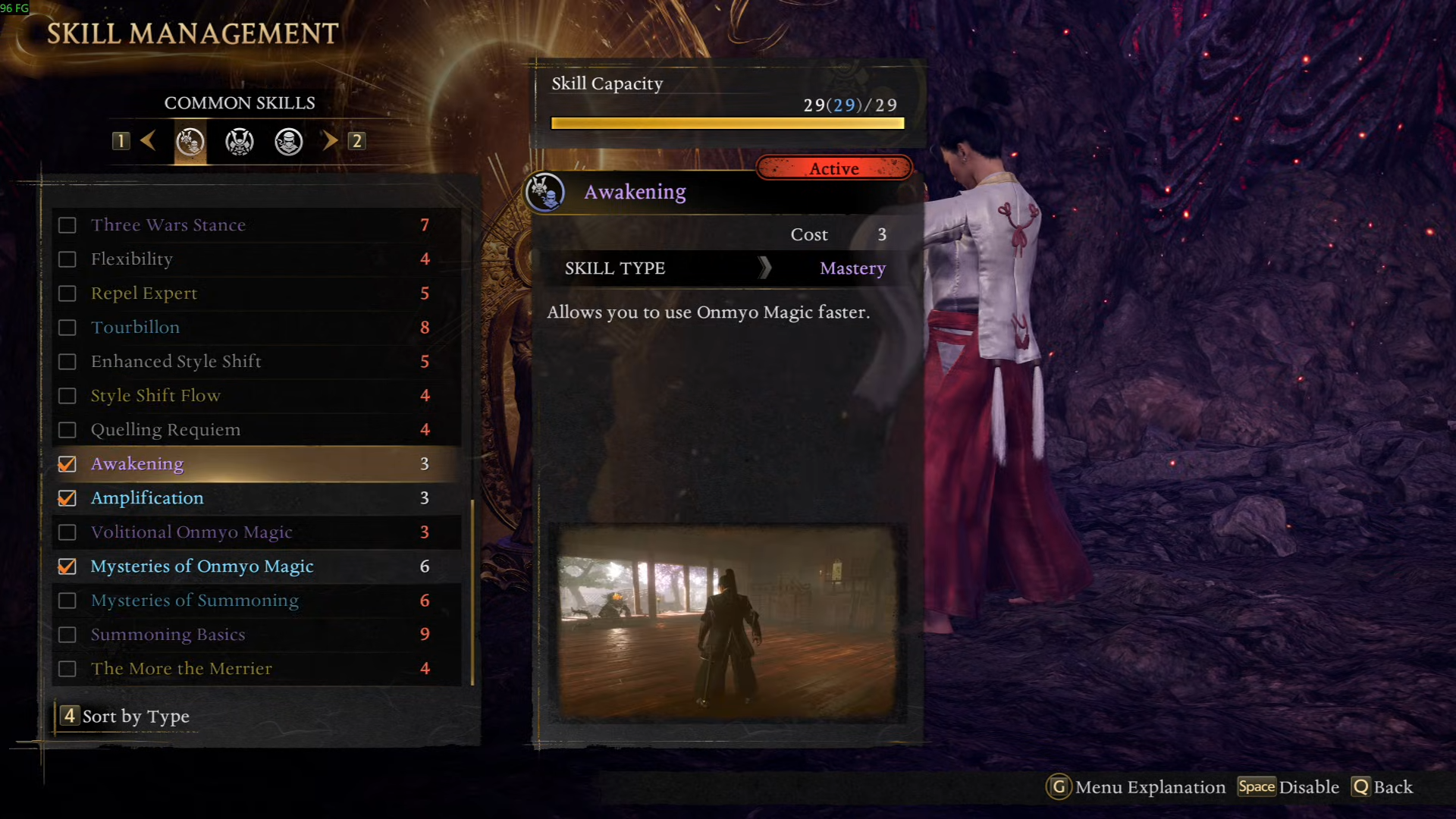This screenshot has height=819, width=1456.
Task: Select the Summoning Basics skill
Action: pos(168,635)
